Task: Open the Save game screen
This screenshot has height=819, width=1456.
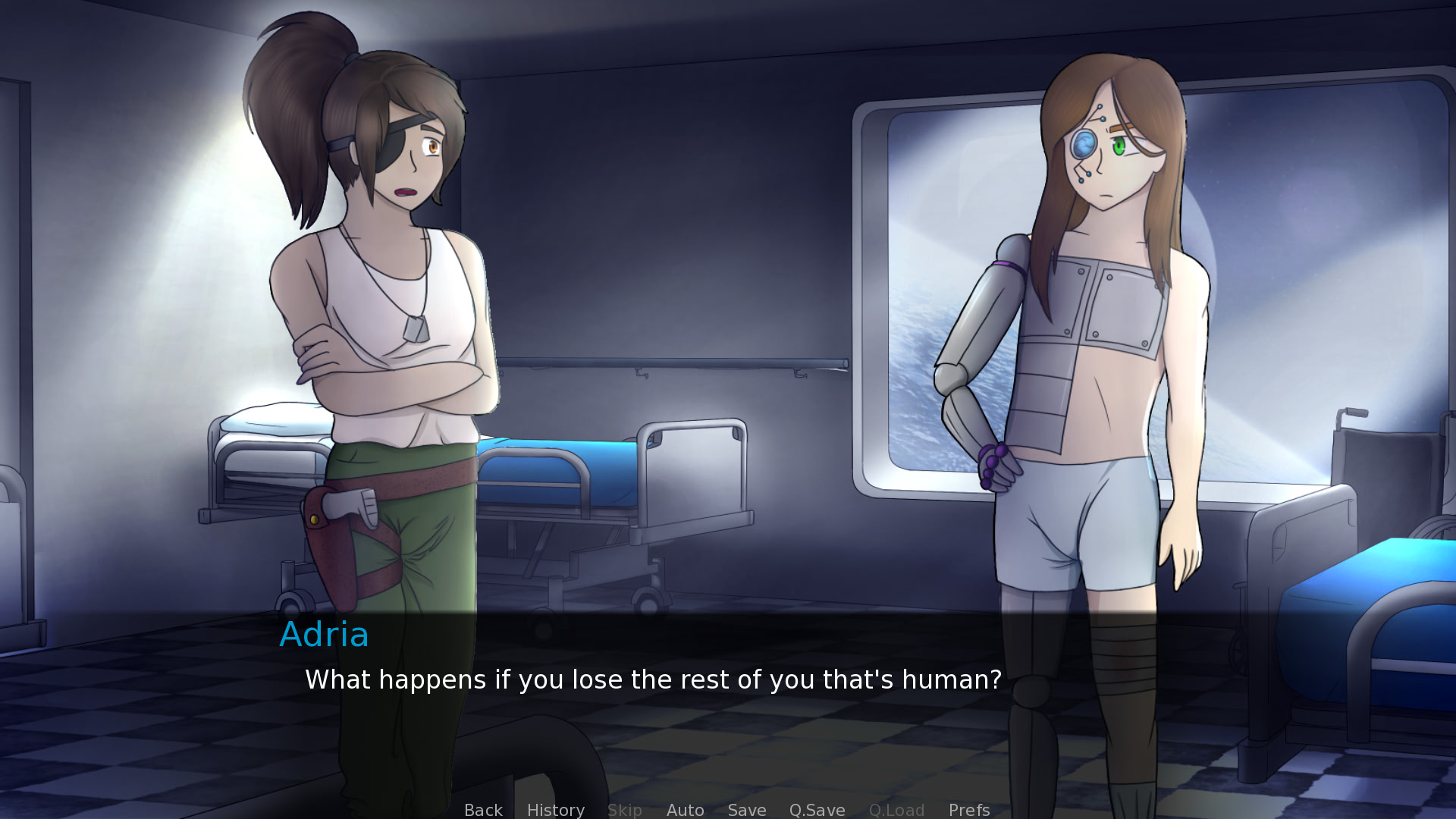Action: coord(746,809)
